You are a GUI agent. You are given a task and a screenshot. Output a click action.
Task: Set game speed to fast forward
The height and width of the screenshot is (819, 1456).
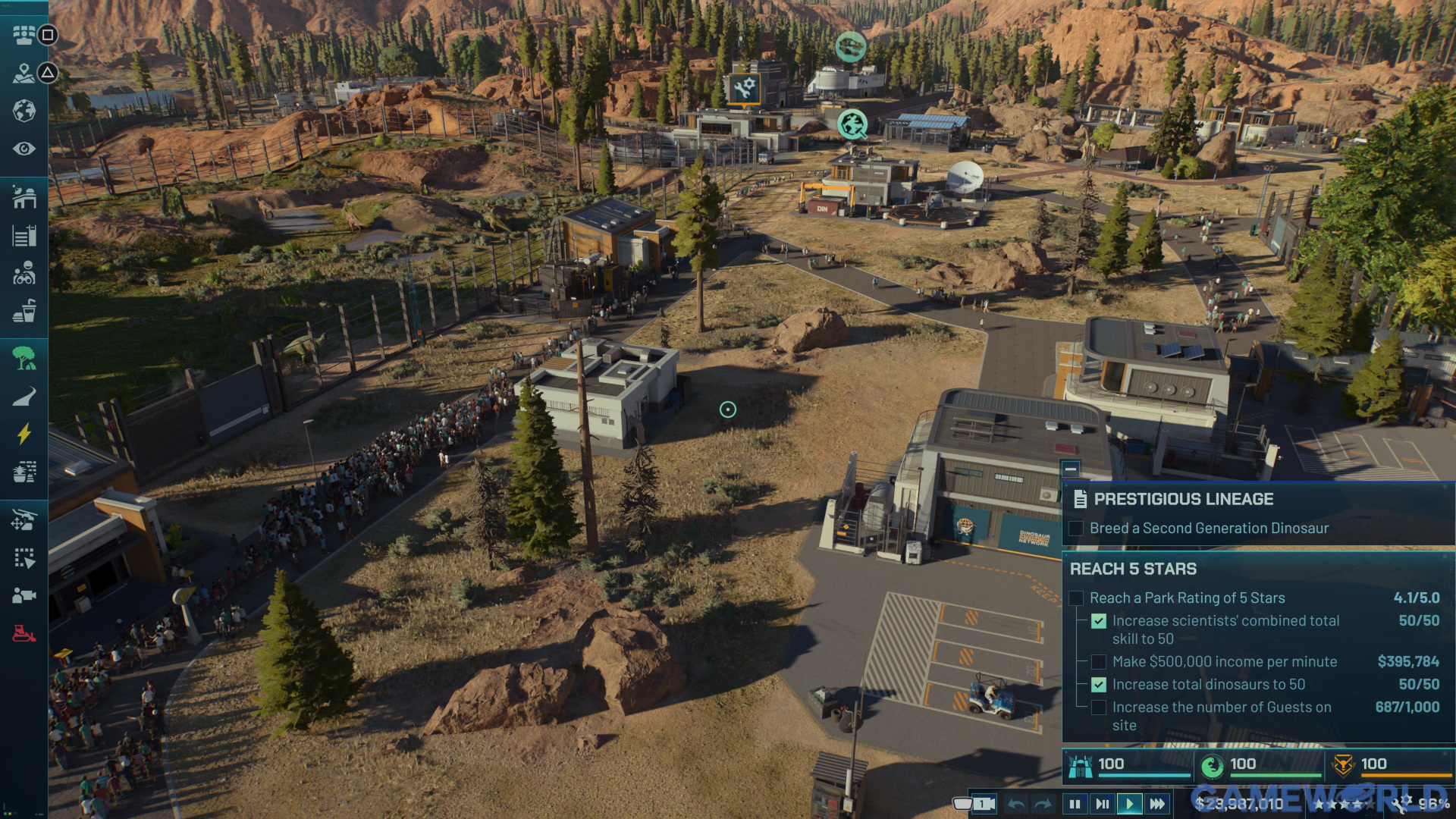tap(1157, 804)
